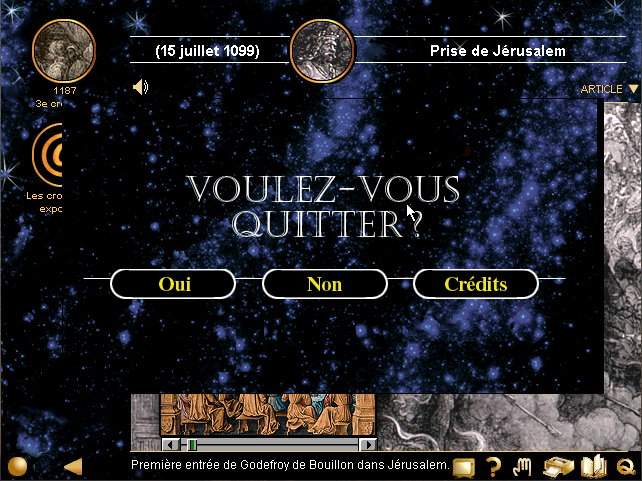This screenshot has width=642, height=481.
Task: Click the hand icon in toolbar
Action: (x=522, y=466)
